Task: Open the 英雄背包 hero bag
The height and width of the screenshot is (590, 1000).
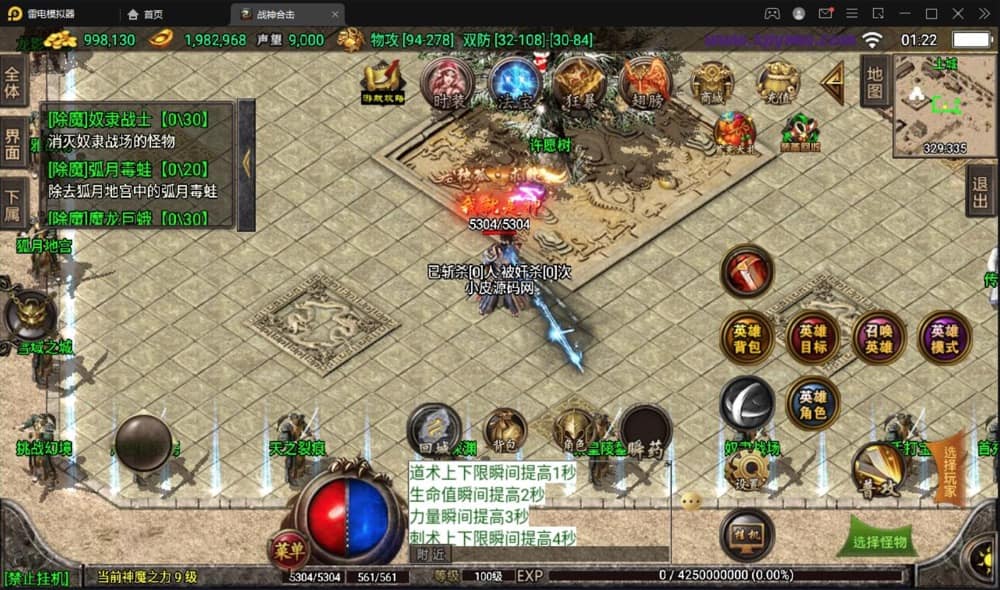Action: [x=747, y=338]
